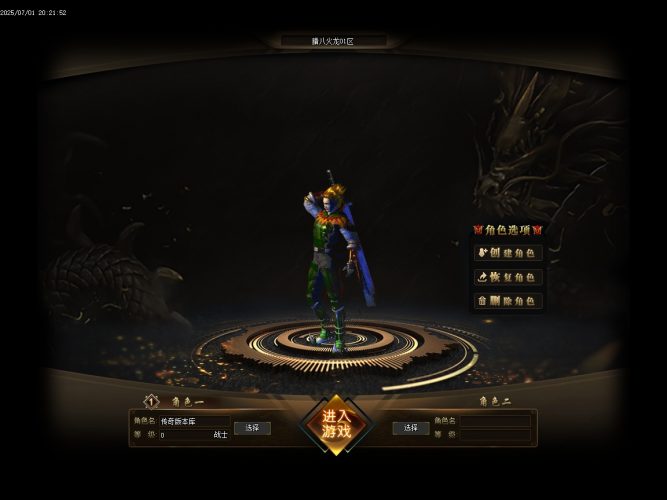
Task: Click 选择 button for character slot two
Action: click(x=410, y=428)
